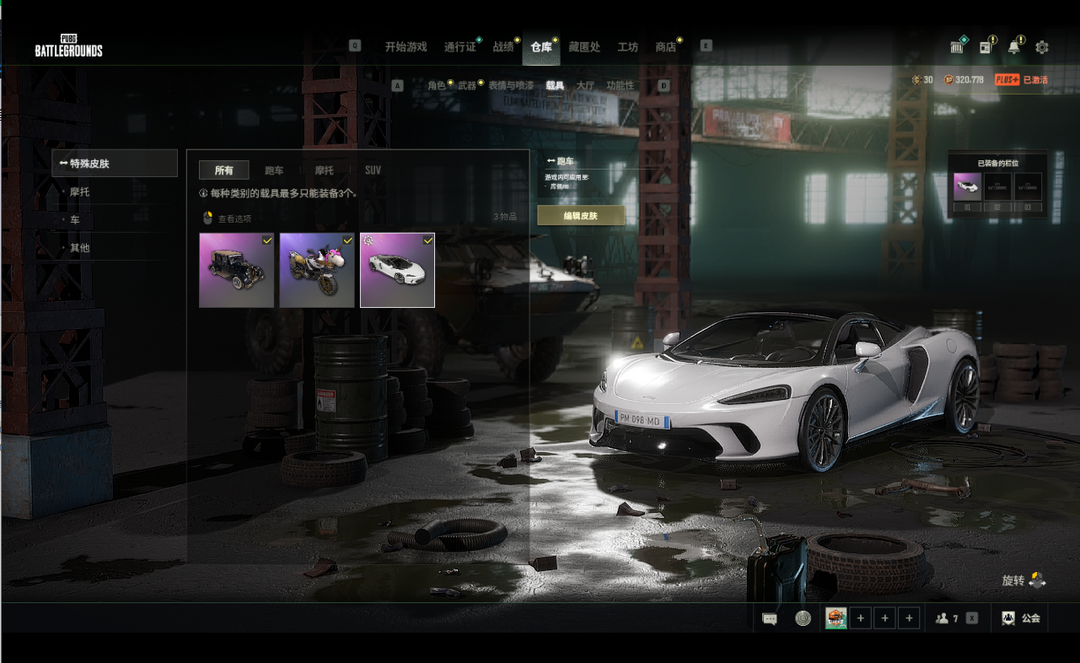Open settings with the gear icon

pyautogui.click(x=1042, y=47)
